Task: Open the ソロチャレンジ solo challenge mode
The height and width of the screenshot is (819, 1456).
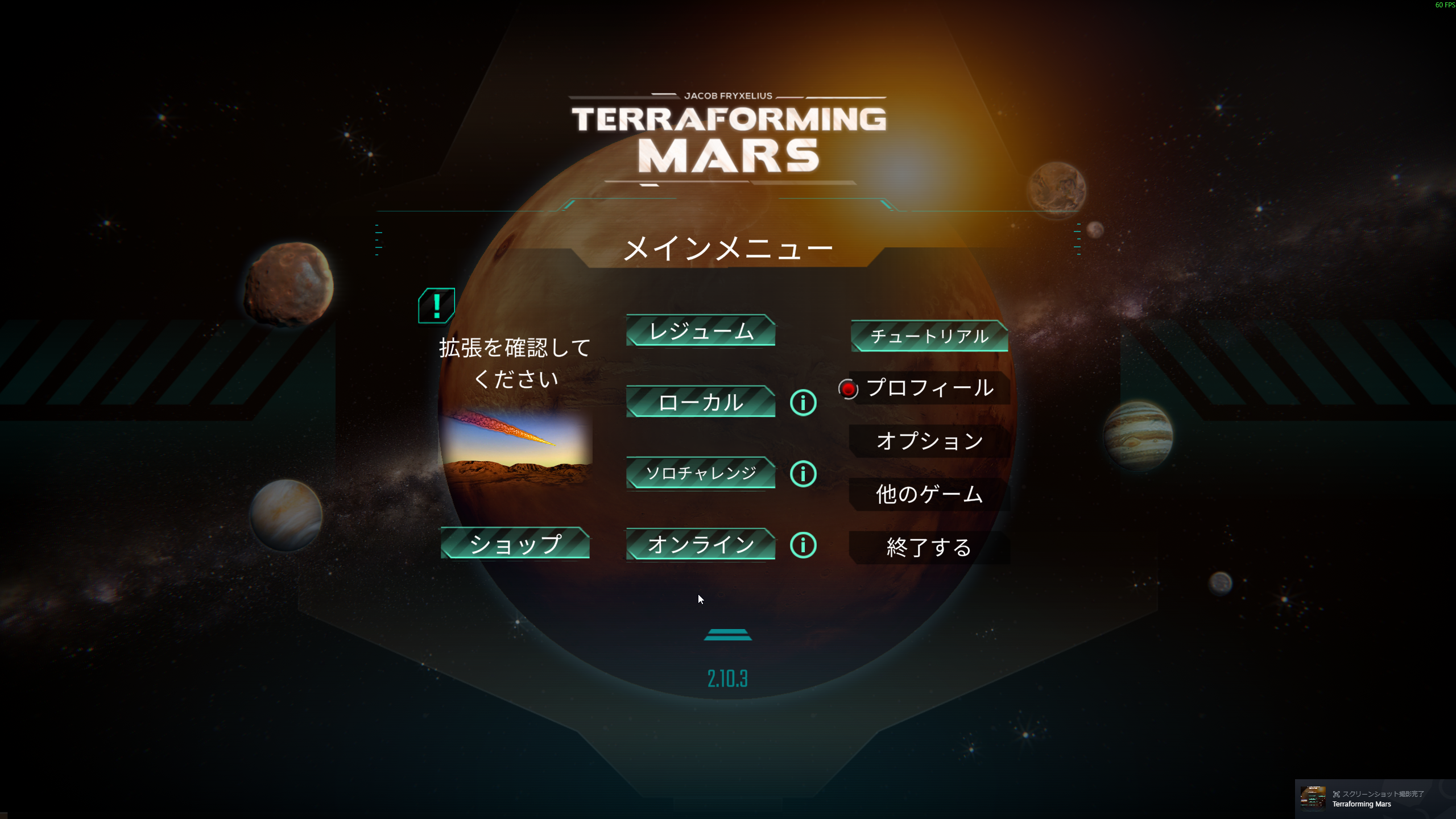Action: coord(701,473)
